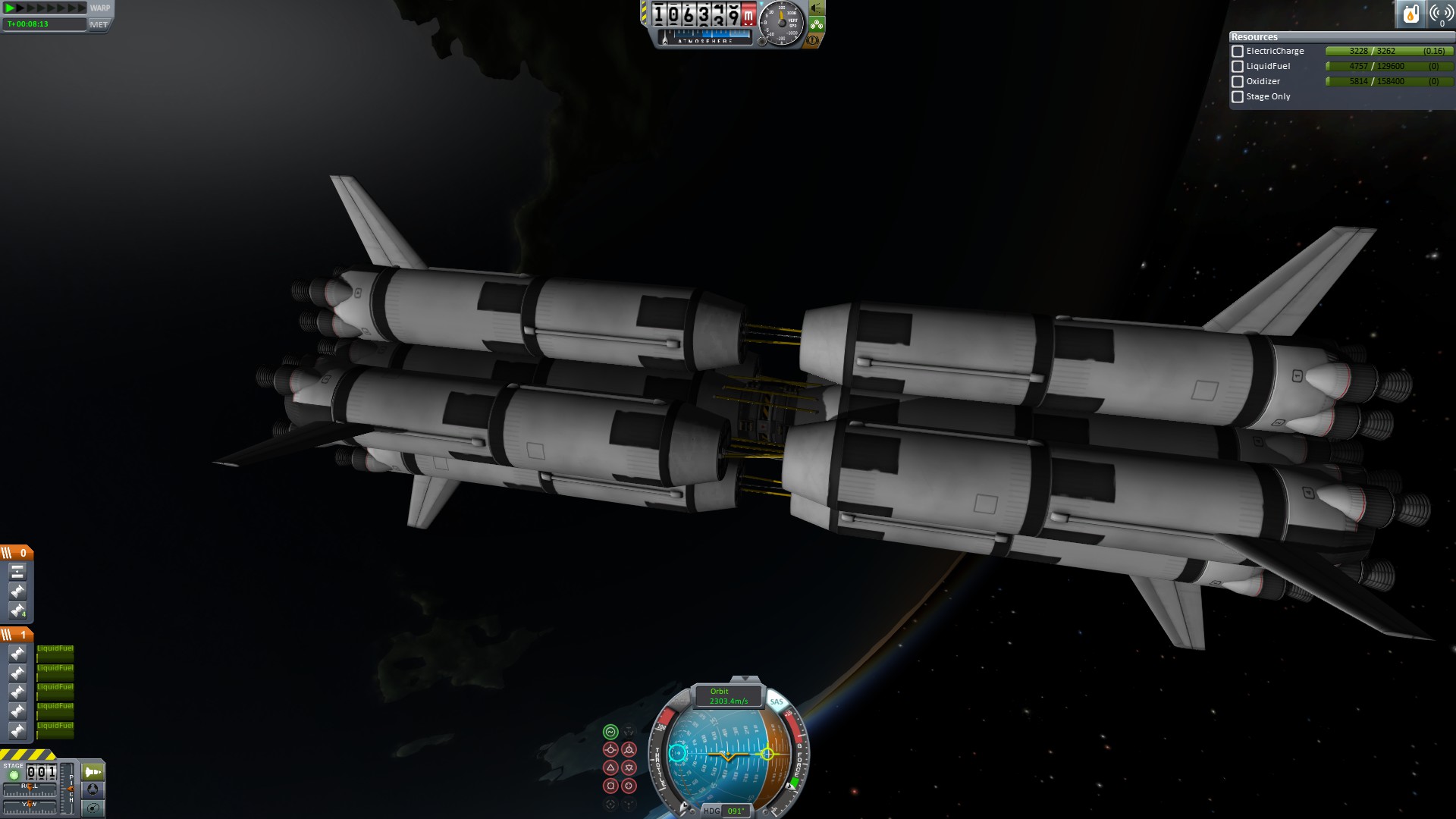Enable the Stage Only checkbox
The width and height of the screenshot is (1456, 819).
1238,97
